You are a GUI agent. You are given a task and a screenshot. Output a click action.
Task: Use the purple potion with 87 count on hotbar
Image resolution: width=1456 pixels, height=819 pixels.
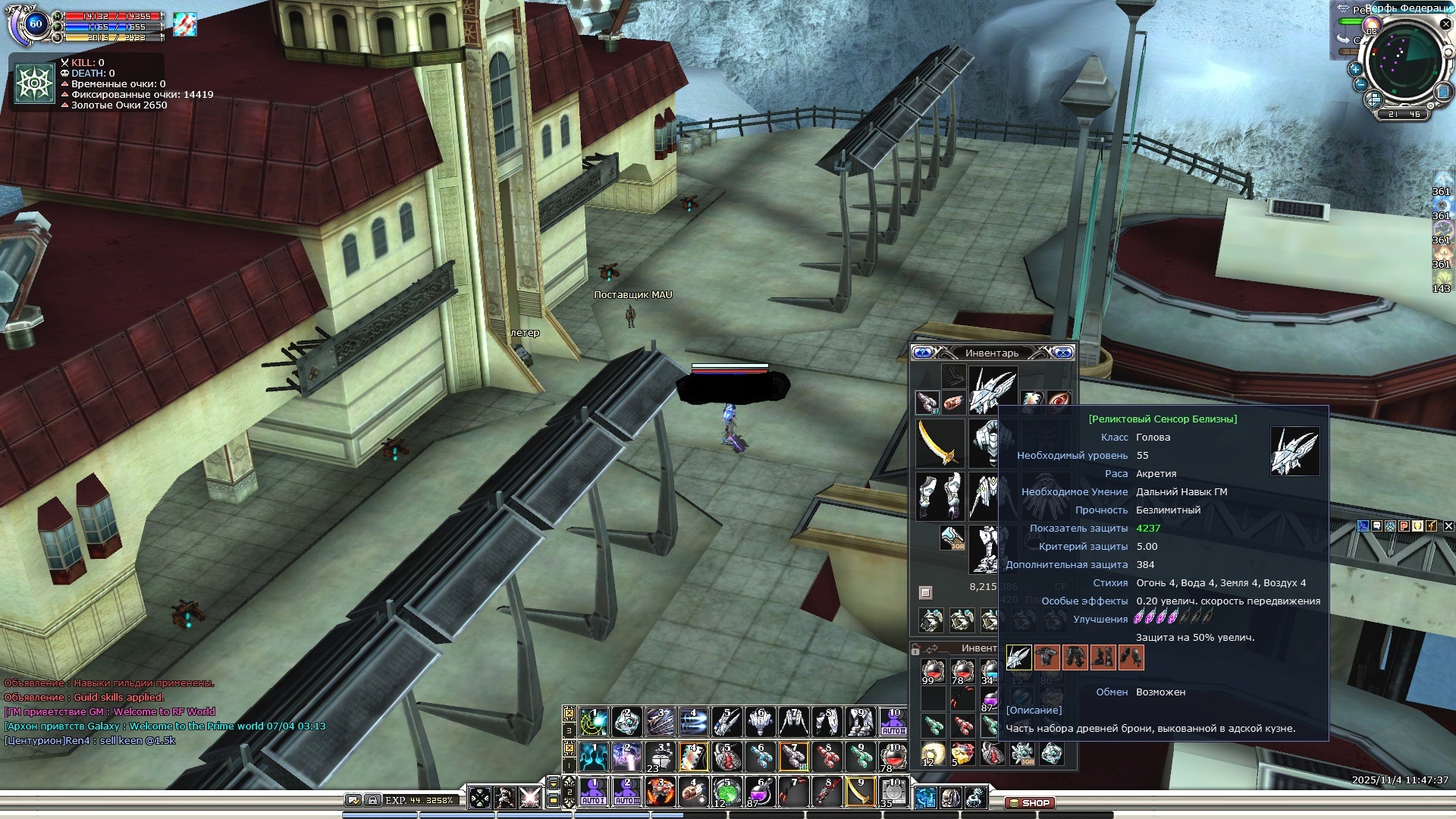point(759,792)
